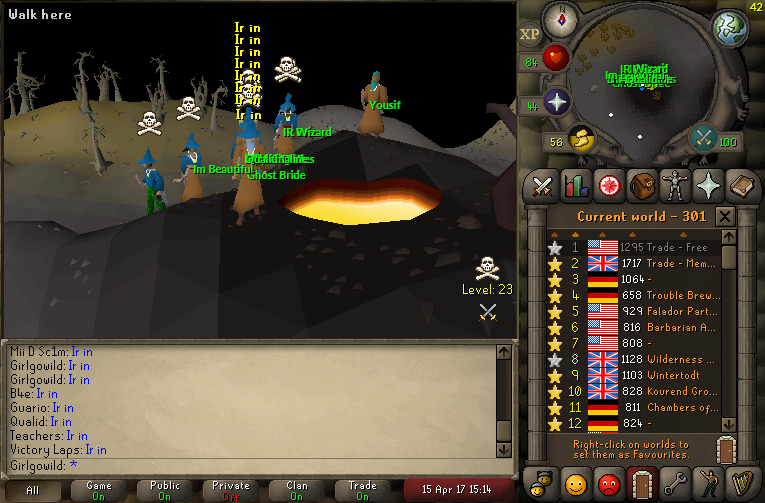Choose world 4 Trouble Brewing
765x503 pixels.
coord(640,295)
